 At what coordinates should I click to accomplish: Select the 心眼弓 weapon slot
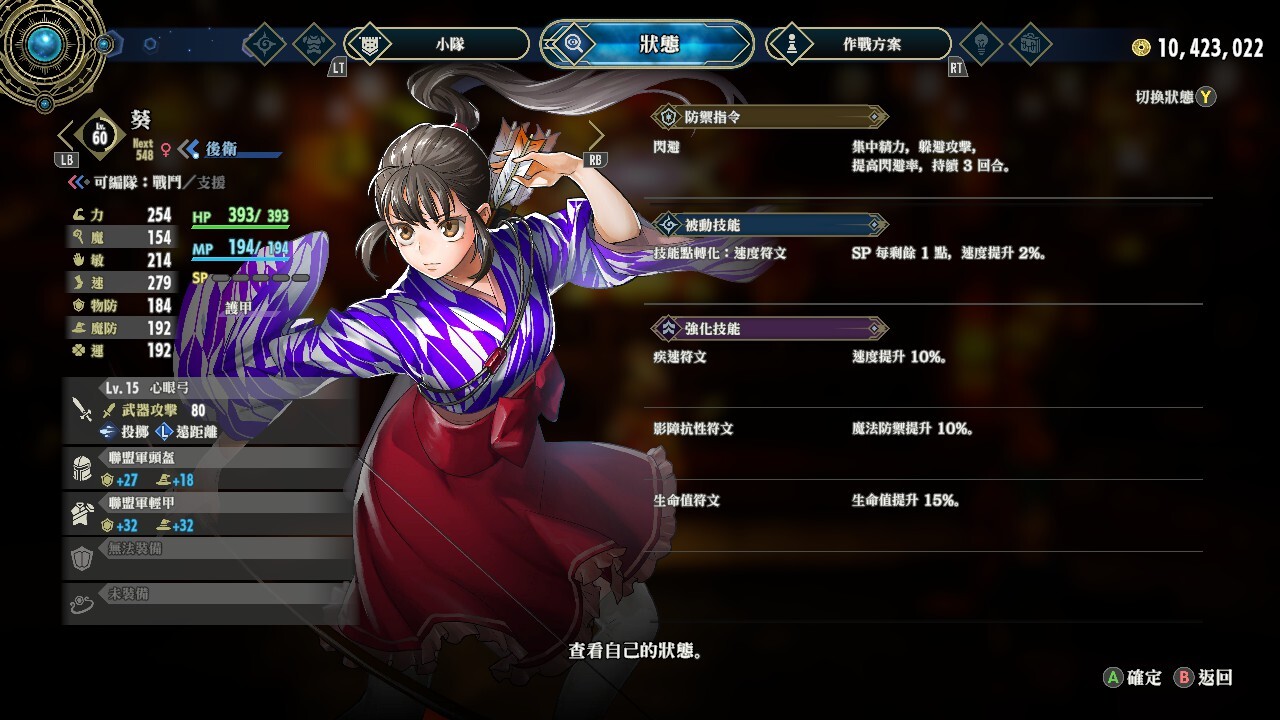pos(210,410)
